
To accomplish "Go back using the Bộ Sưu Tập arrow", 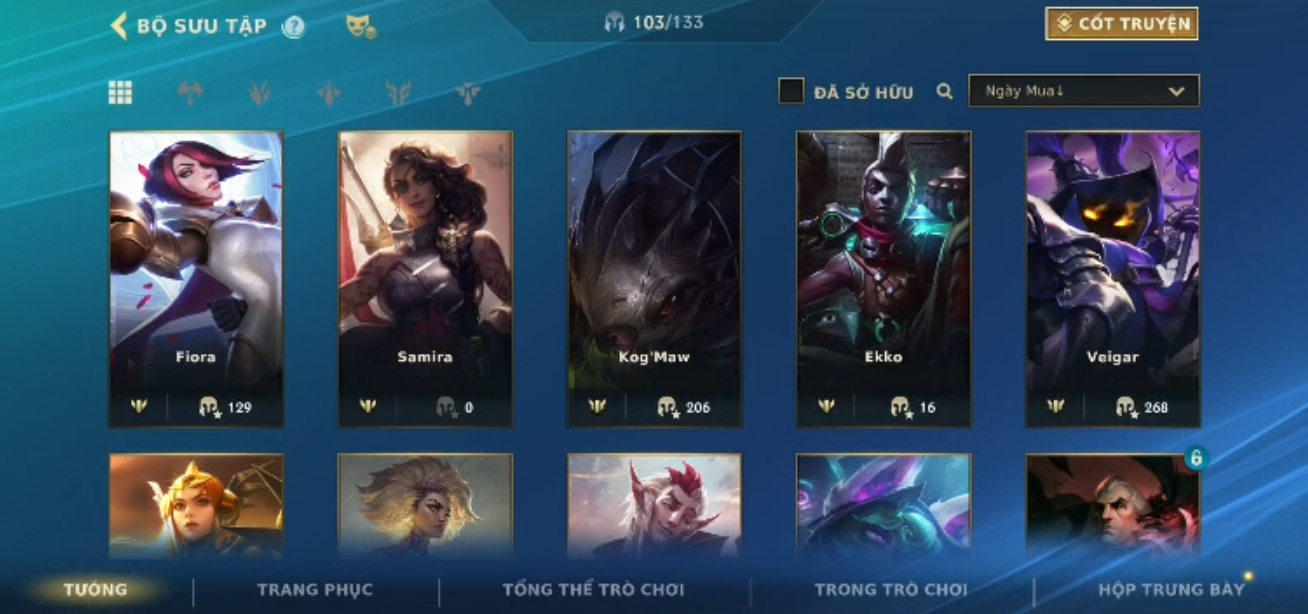I will (x=119, y=26).
